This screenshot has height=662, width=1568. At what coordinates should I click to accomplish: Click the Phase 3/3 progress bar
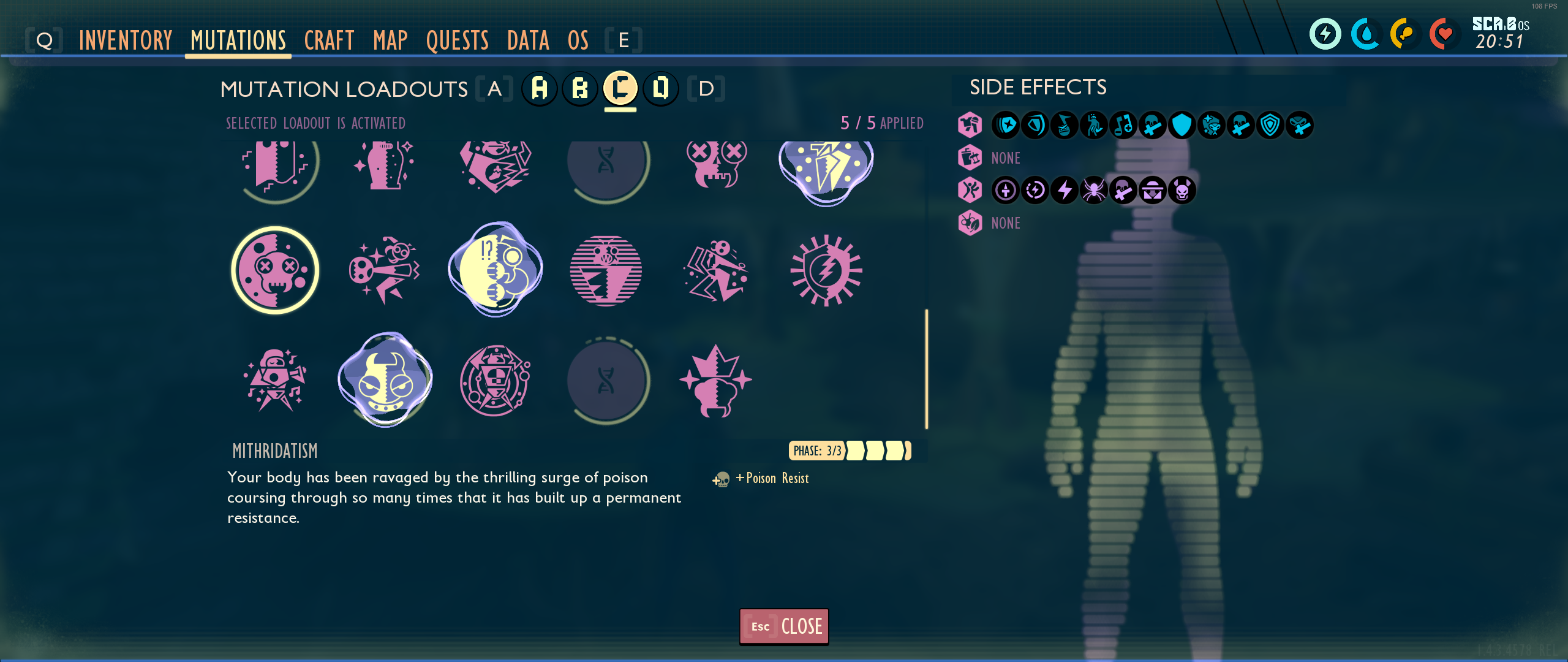point(849,451)
